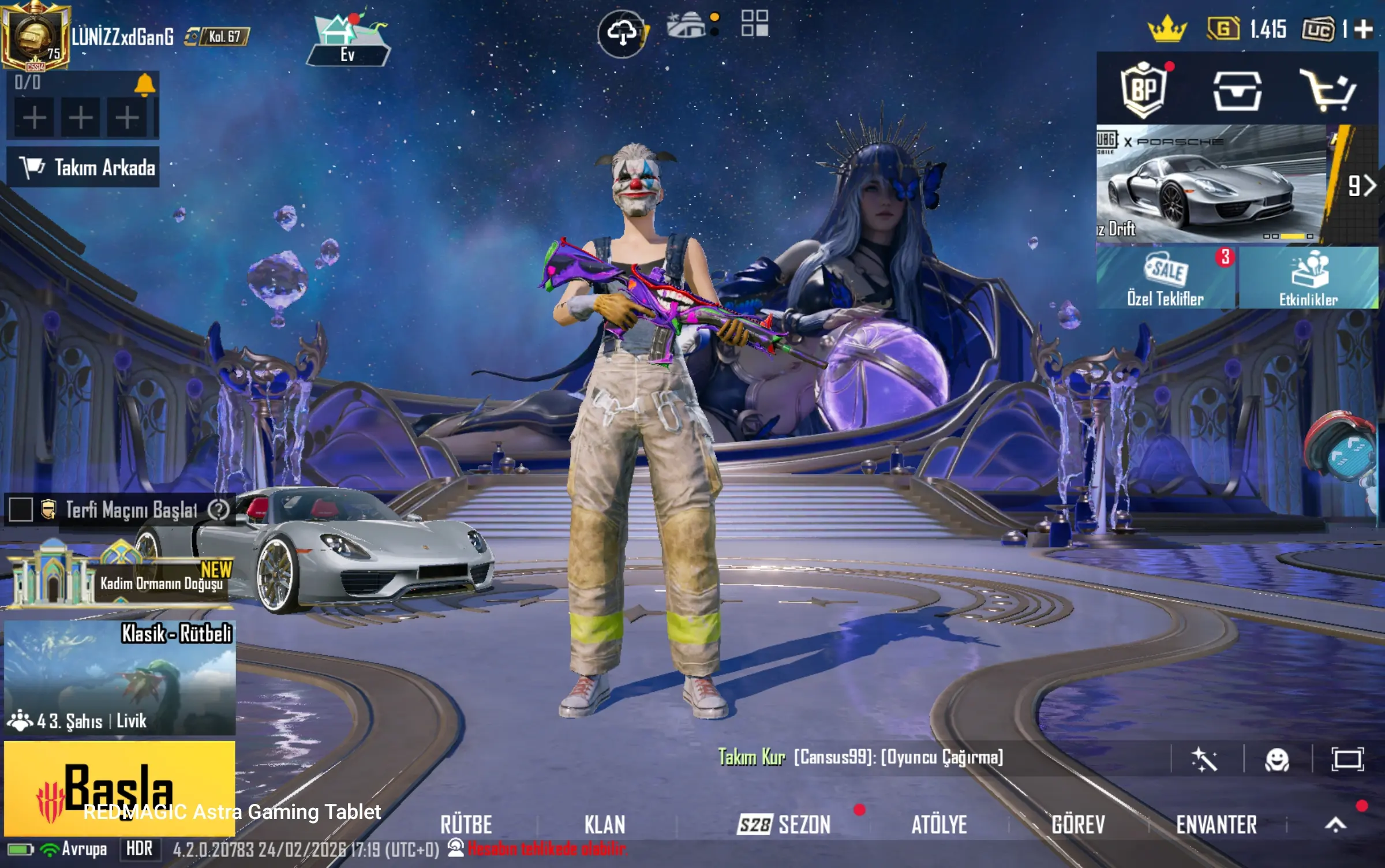Open the S28 SEZON tab
Image resolution: width=1385 pixels, height=868 pixels.
coord(785,824)
